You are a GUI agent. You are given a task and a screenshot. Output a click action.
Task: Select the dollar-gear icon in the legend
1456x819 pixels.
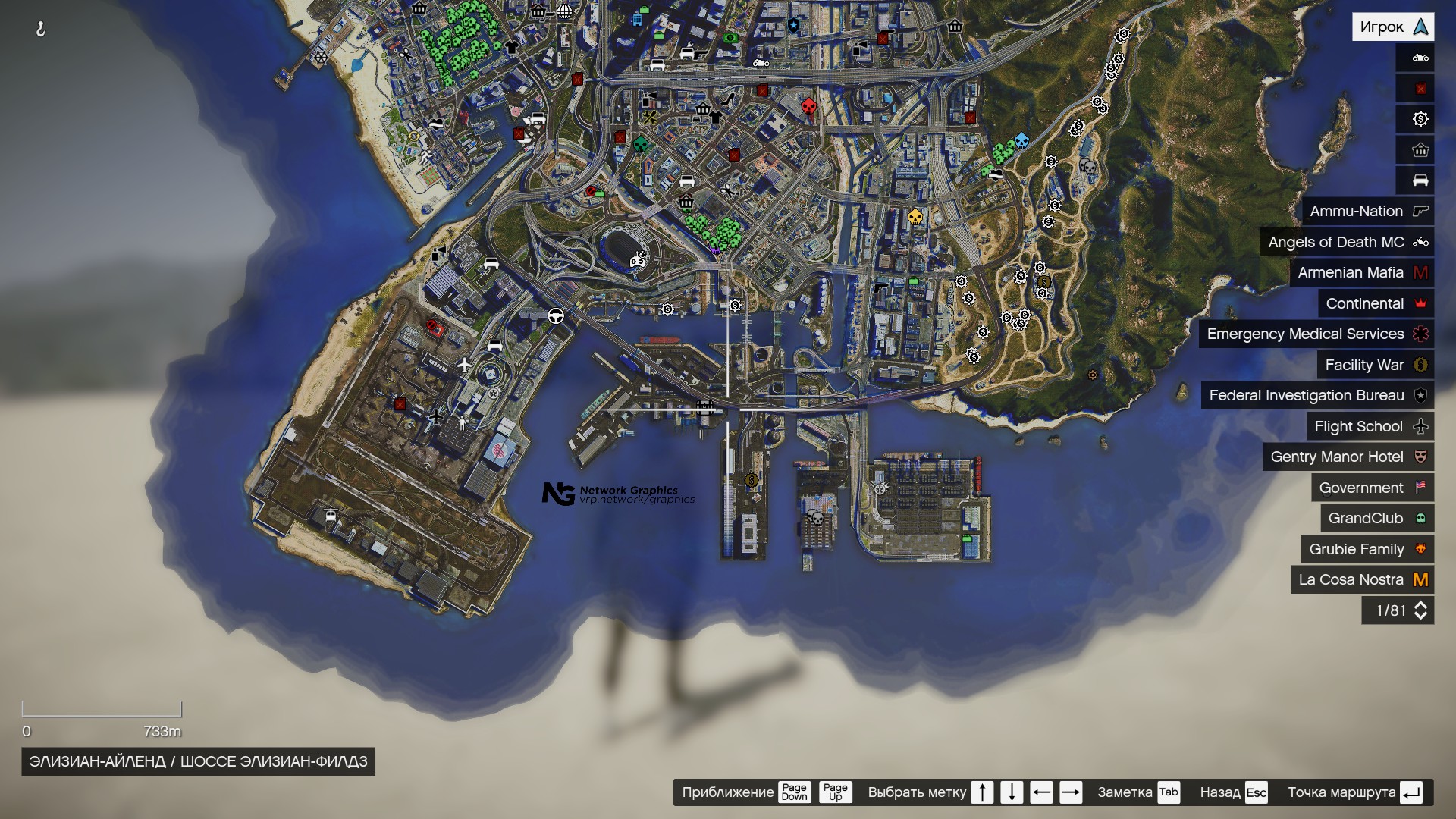click(x=1420, y=119)
